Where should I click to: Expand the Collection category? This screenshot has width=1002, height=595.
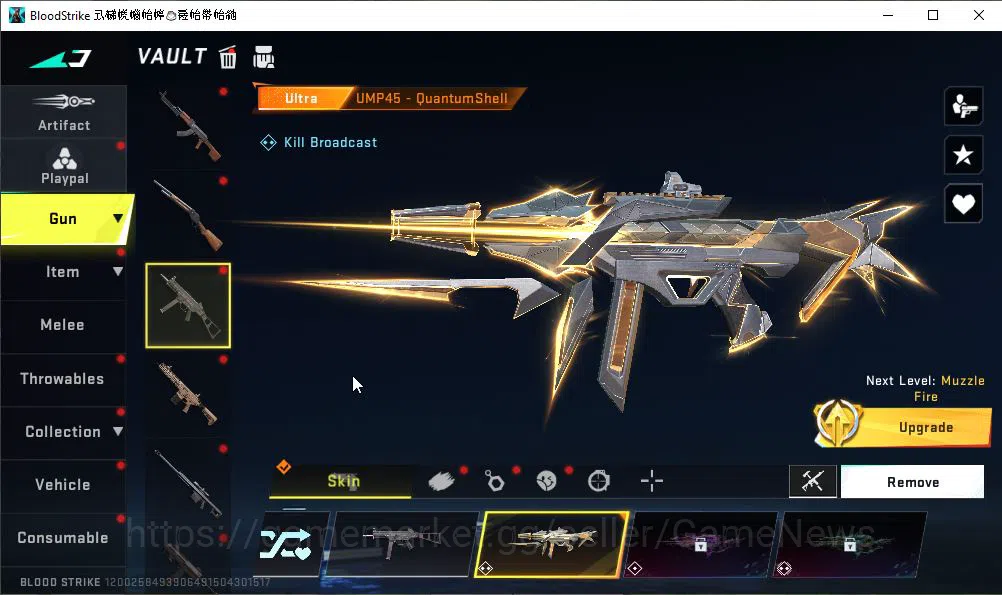click(x=64, y=432)
